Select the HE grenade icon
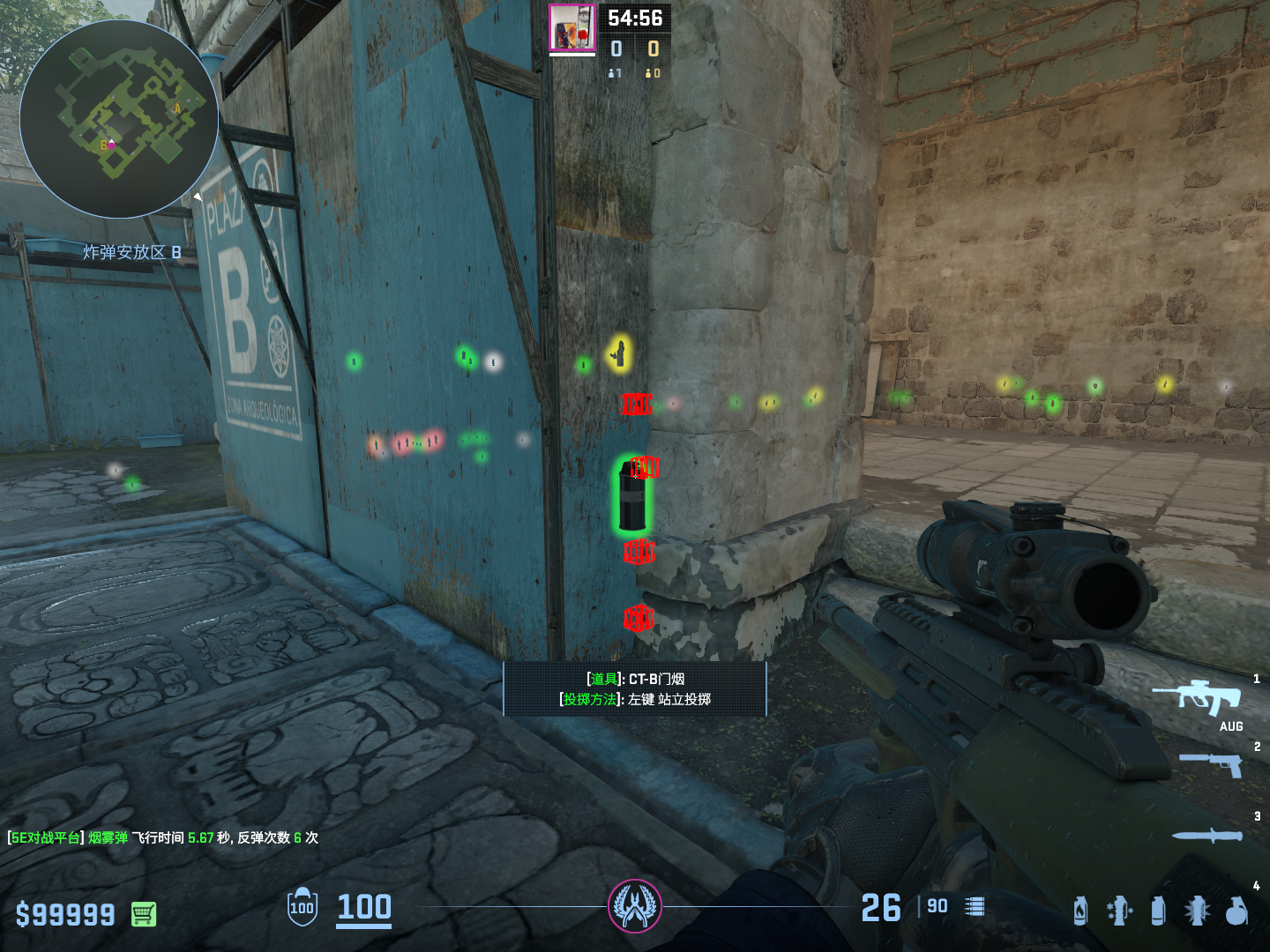Image resolution: width=1270 pixels, height=952 pixels. pyautogui.click(x=1236, y=911)
